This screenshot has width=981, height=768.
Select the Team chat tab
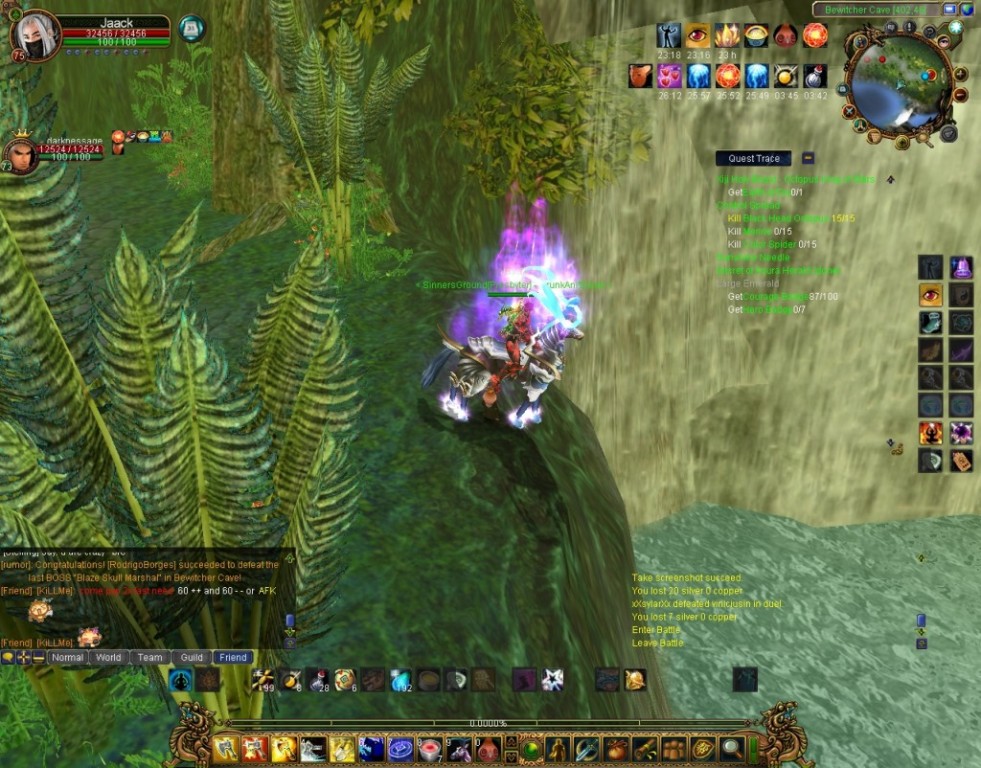pyautogui.click(x=150, y=657)
